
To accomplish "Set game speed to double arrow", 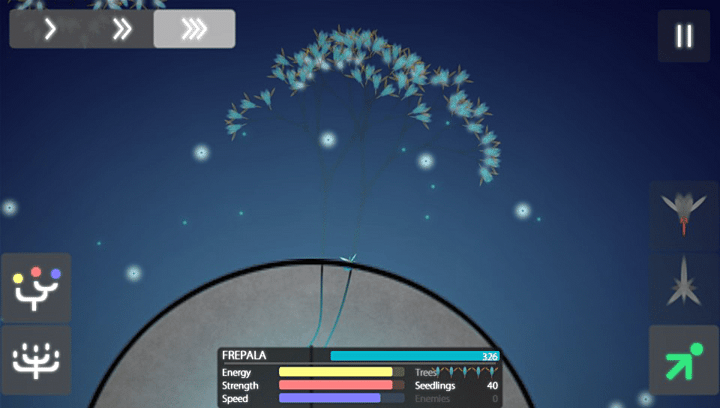I will (122, 30).
